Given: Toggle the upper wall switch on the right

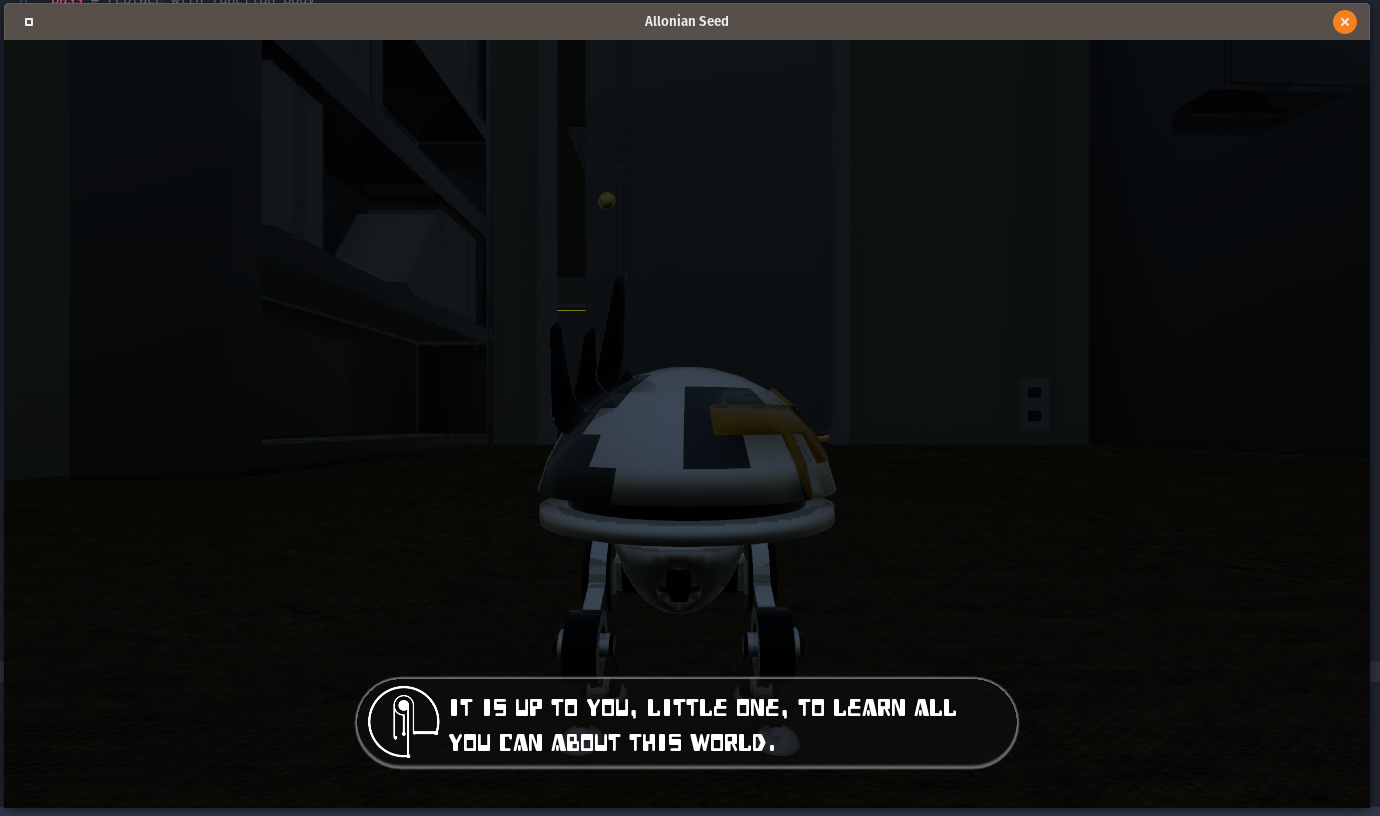Looking at the screenshot, I should pyautogui.click(x=1034, y=392).
